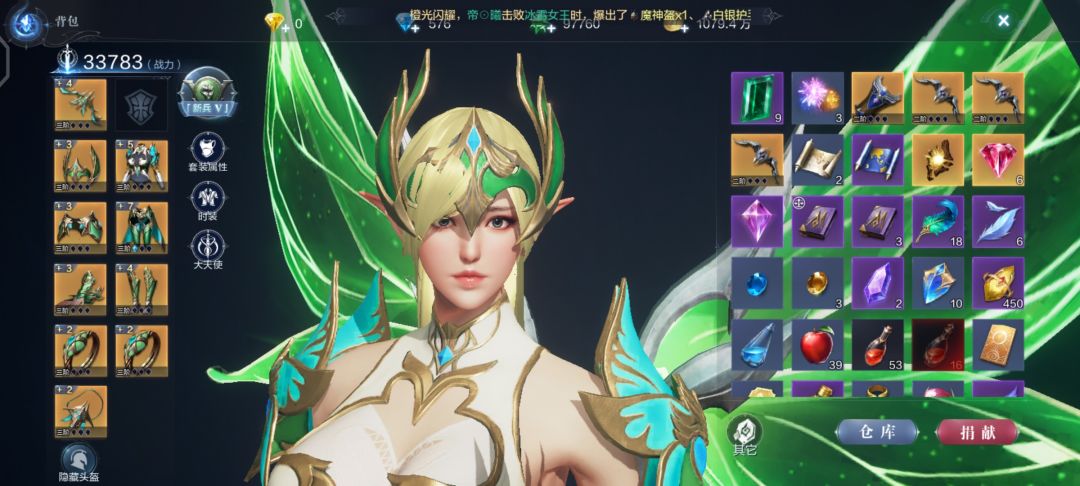Screen dimensions: 1080x486
Task: Select the equipped chest armor slot
Action: point(141,163)
